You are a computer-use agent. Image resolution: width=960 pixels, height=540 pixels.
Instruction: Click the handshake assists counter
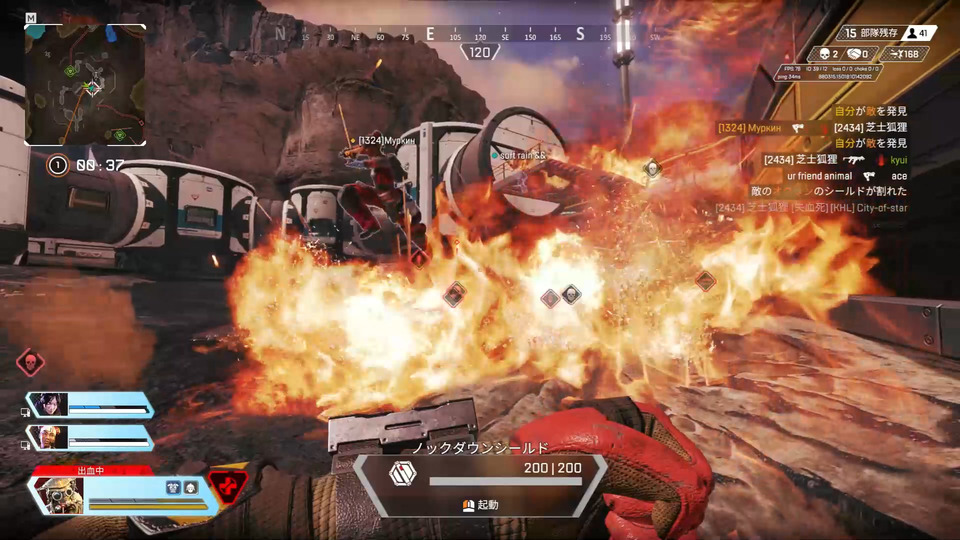point(861,53)
